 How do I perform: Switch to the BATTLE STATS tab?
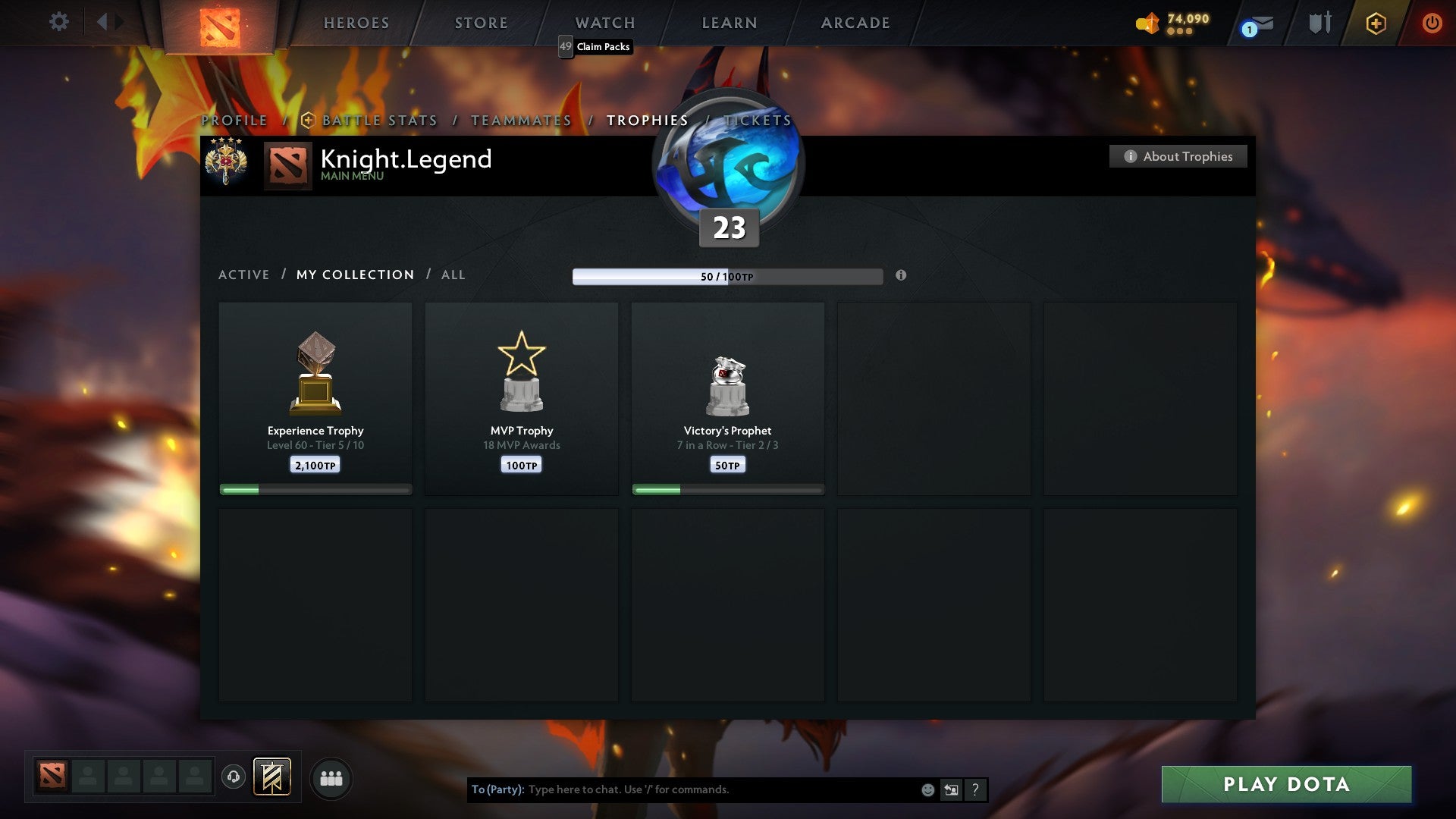[378, 120]
